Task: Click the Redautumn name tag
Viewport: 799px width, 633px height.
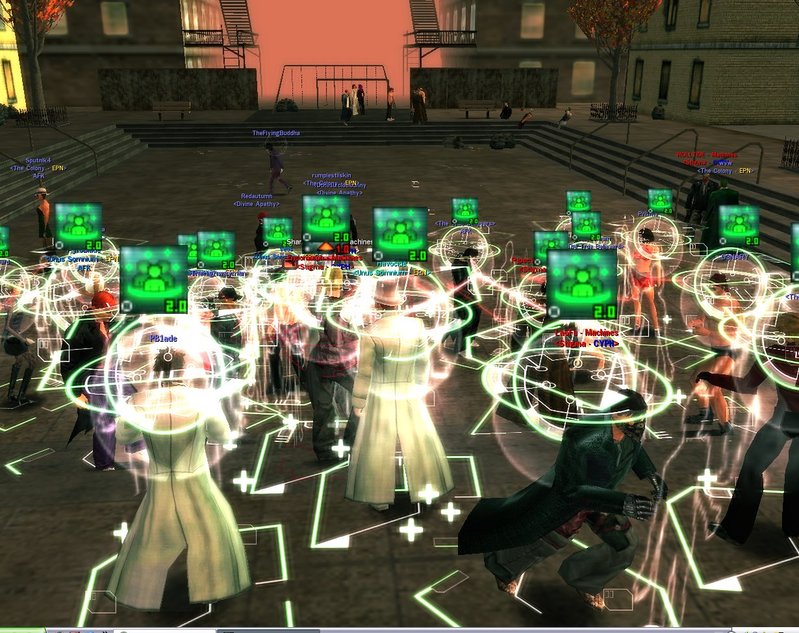Action: (x=256, y=197)
